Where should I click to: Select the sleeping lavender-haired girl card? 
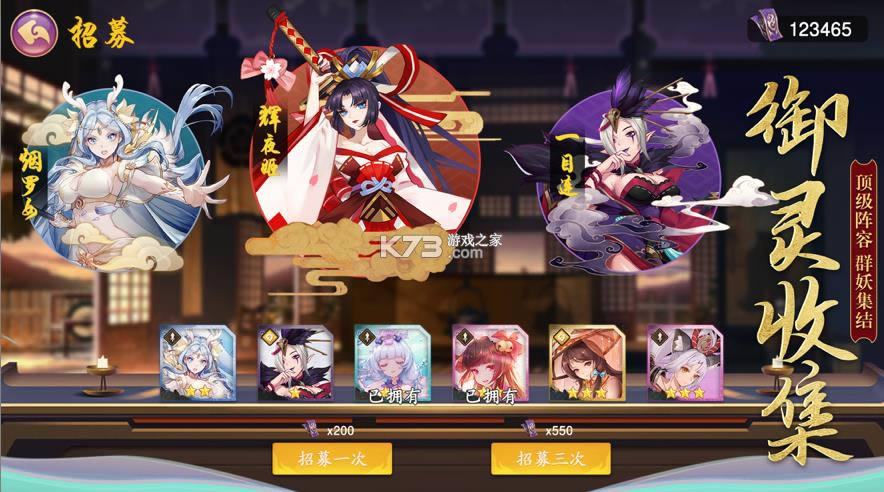[x=393, y=362]
